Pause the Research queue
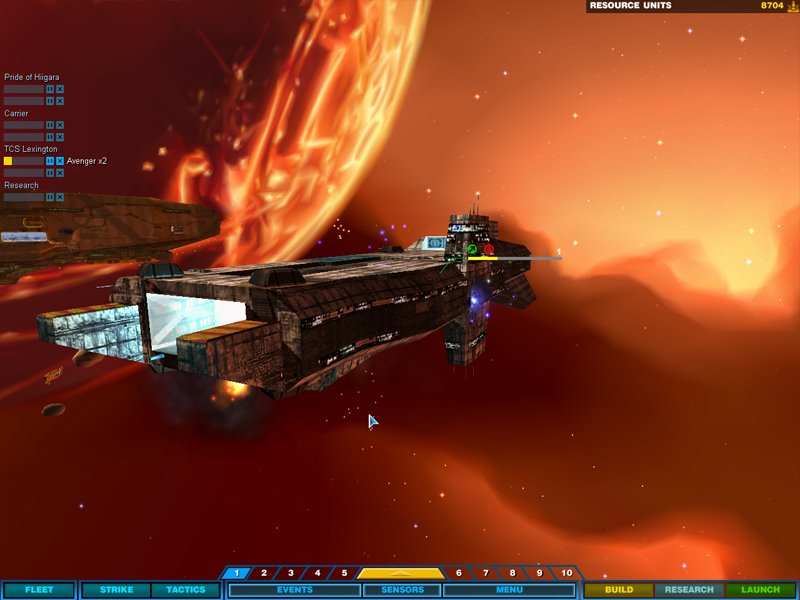 (x=49, y=197)
